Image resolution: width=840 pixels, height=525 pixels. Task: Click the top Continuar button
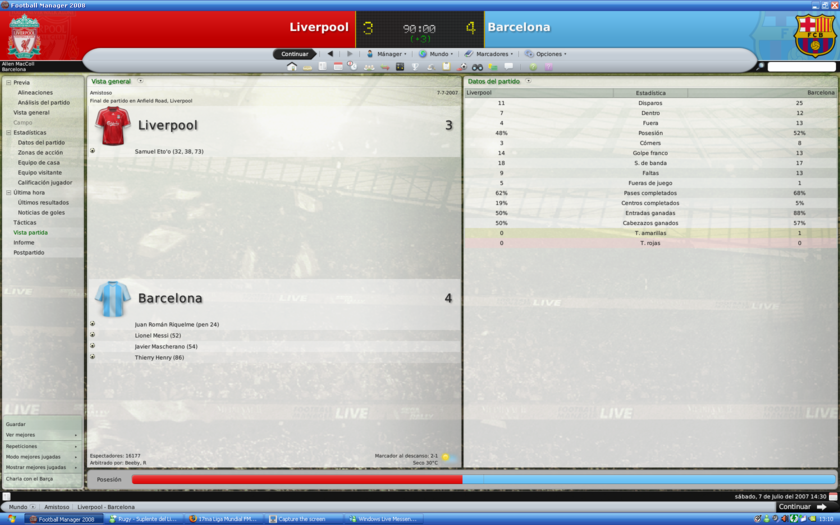pyautogui.click(x=294, y=54)
